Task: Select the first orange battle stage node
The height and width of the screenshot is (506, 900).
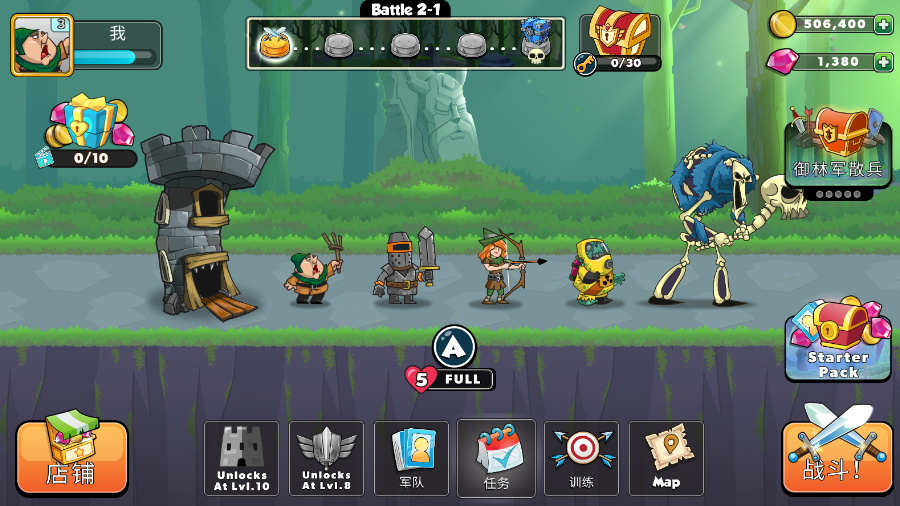Action: pos(274,44)
